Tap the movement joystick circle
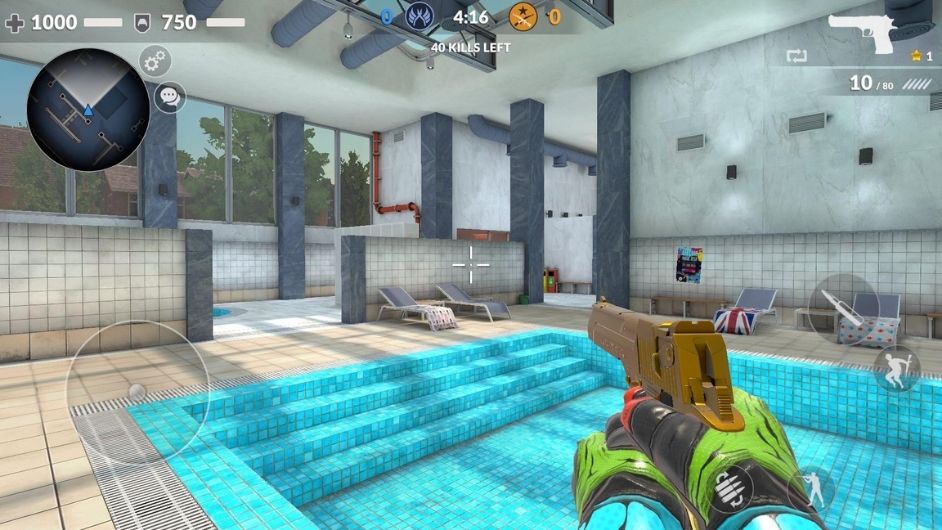Screen dimensions: 942x530 137,391
